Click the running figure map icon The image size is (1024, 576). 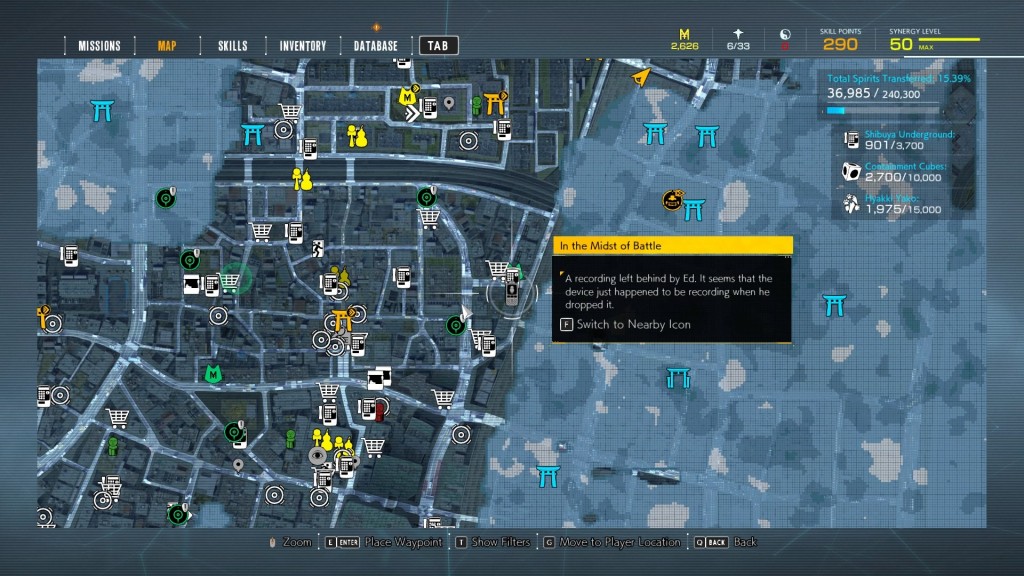click(x=319, y=249)
